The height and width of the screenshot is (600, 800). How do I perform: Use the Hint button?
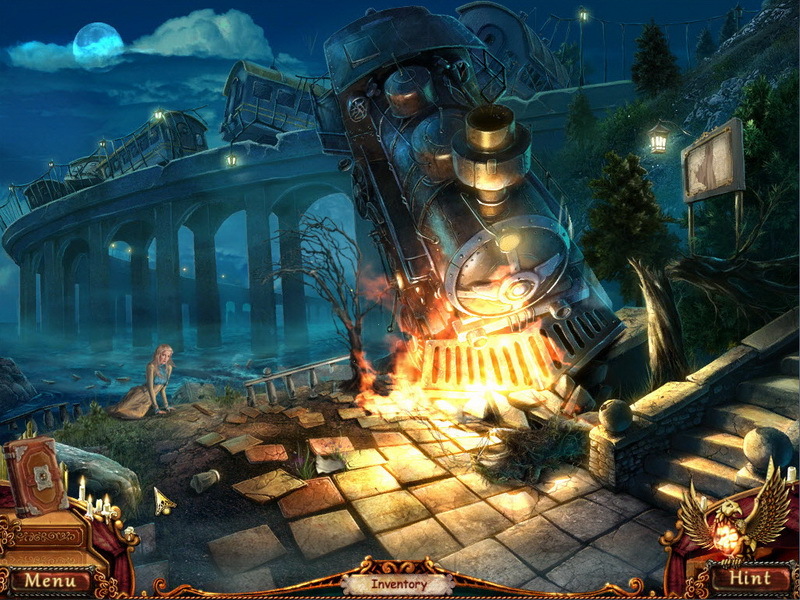[x=748, y=579]
